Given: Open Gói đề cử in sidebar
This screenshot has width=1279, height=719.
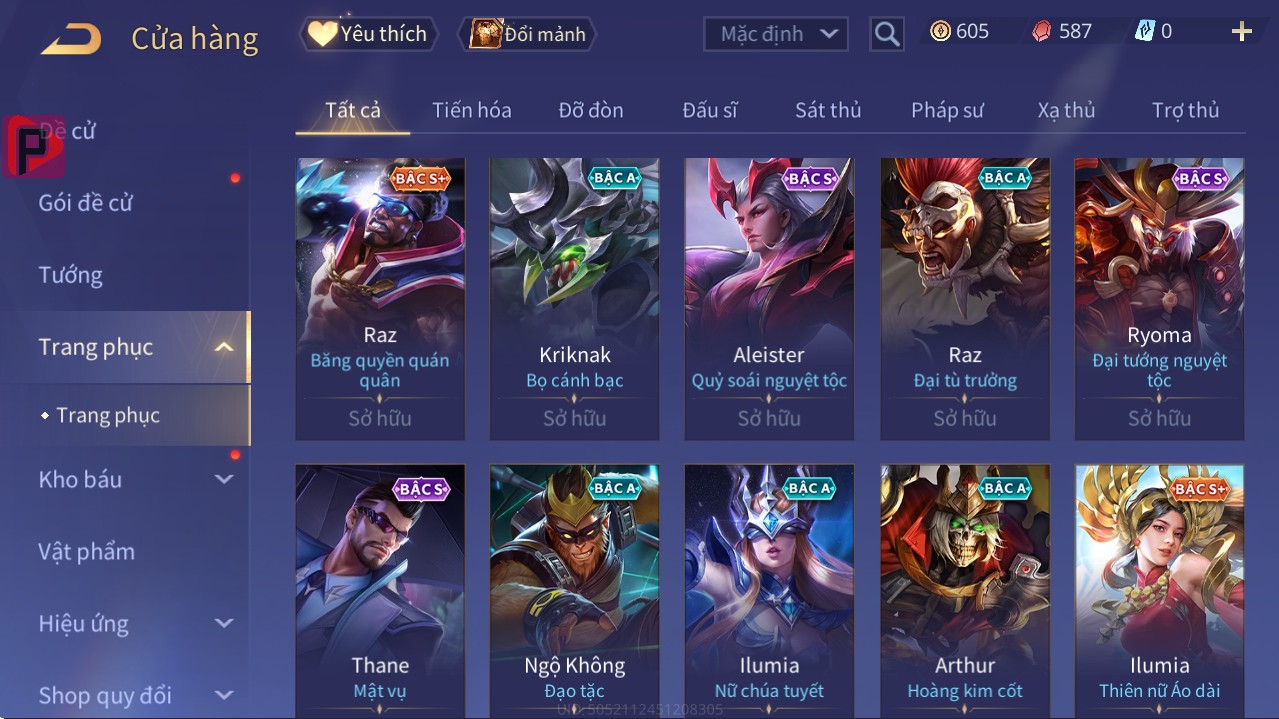Looking at the screenshot, I should [86, 203].
